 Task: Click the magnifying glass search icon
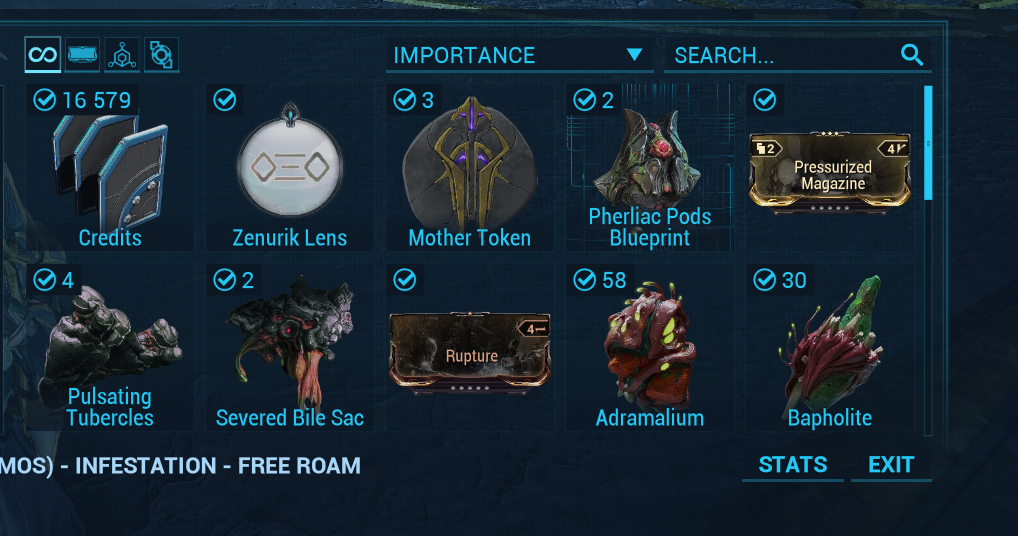click(x=912, y=55)
